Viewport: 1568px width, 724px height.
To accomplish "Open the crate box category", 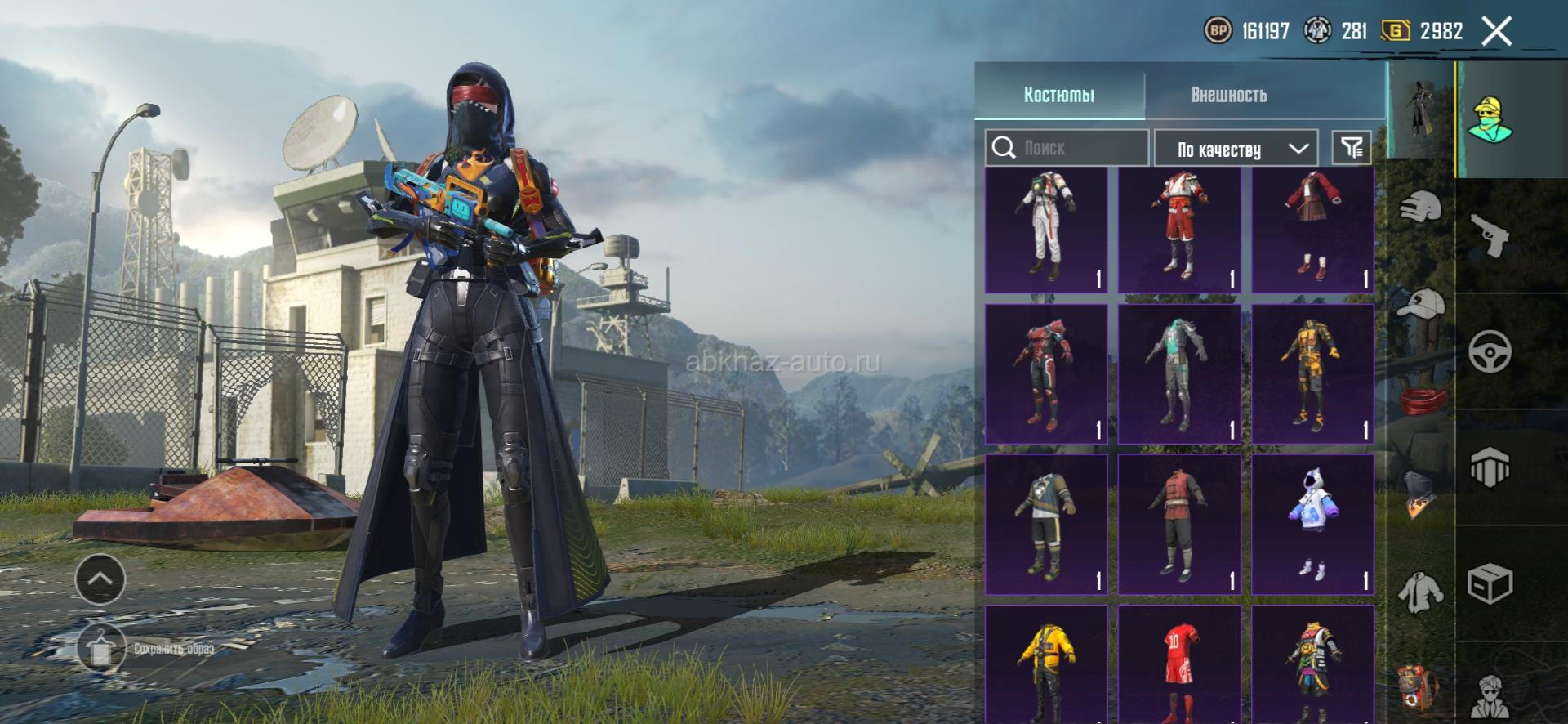I will click(x=1490, y=583).
